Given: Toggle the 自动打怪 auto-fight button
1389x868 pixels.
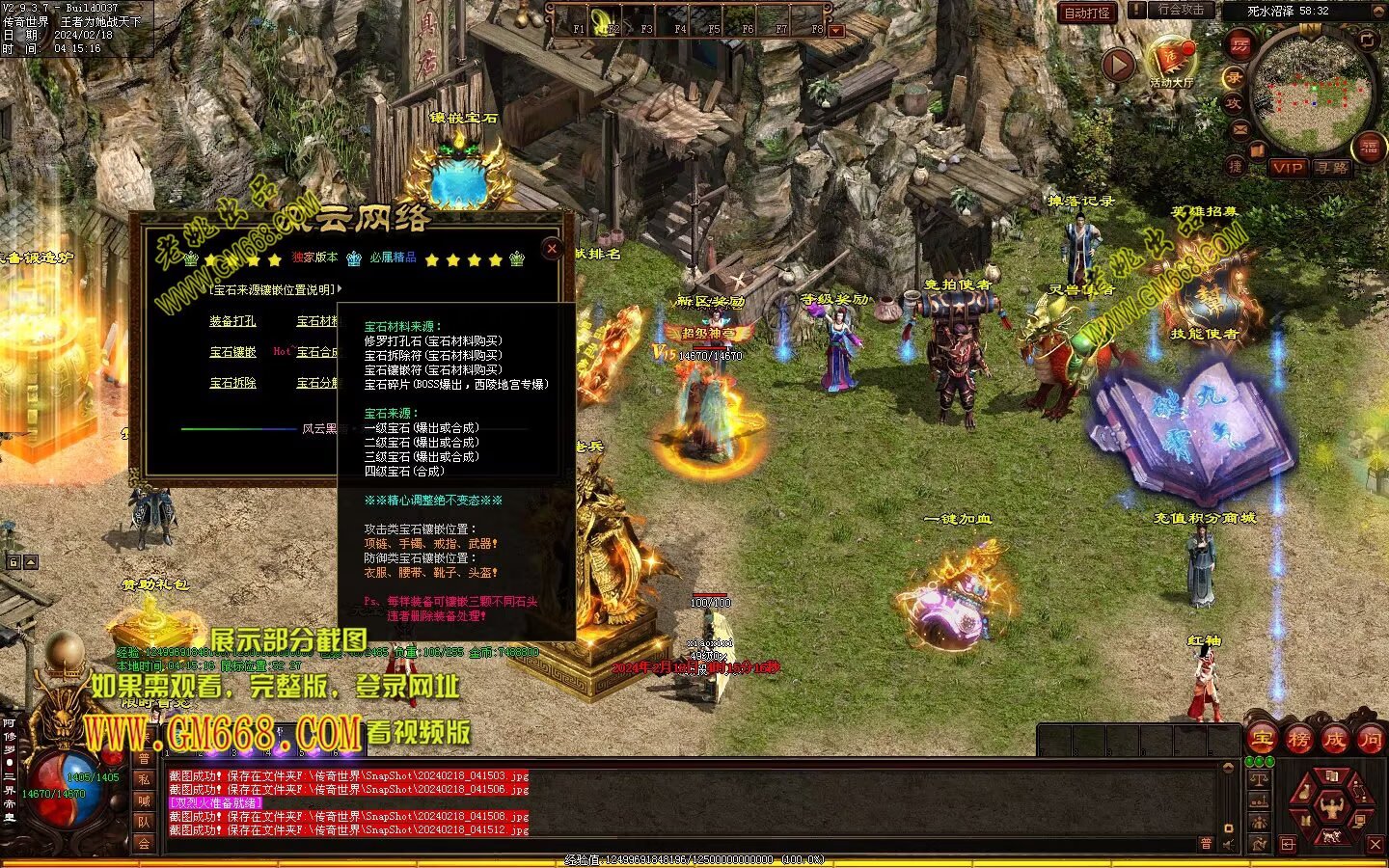Looking at the screenshot, I should [x=1087, y=13].
